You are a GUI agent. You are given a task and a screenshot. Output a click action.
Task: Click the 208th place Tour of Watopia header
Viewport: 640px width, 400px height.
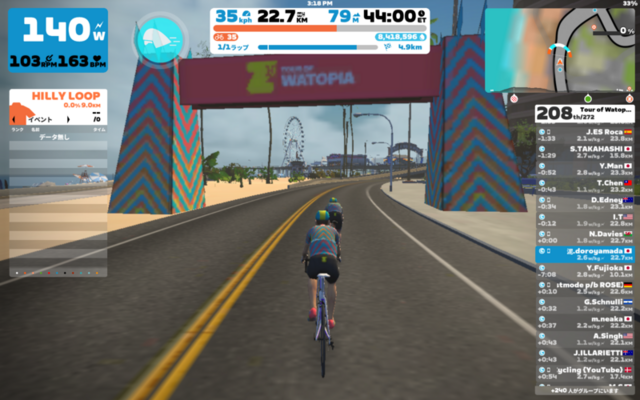(x=585, y=113)
